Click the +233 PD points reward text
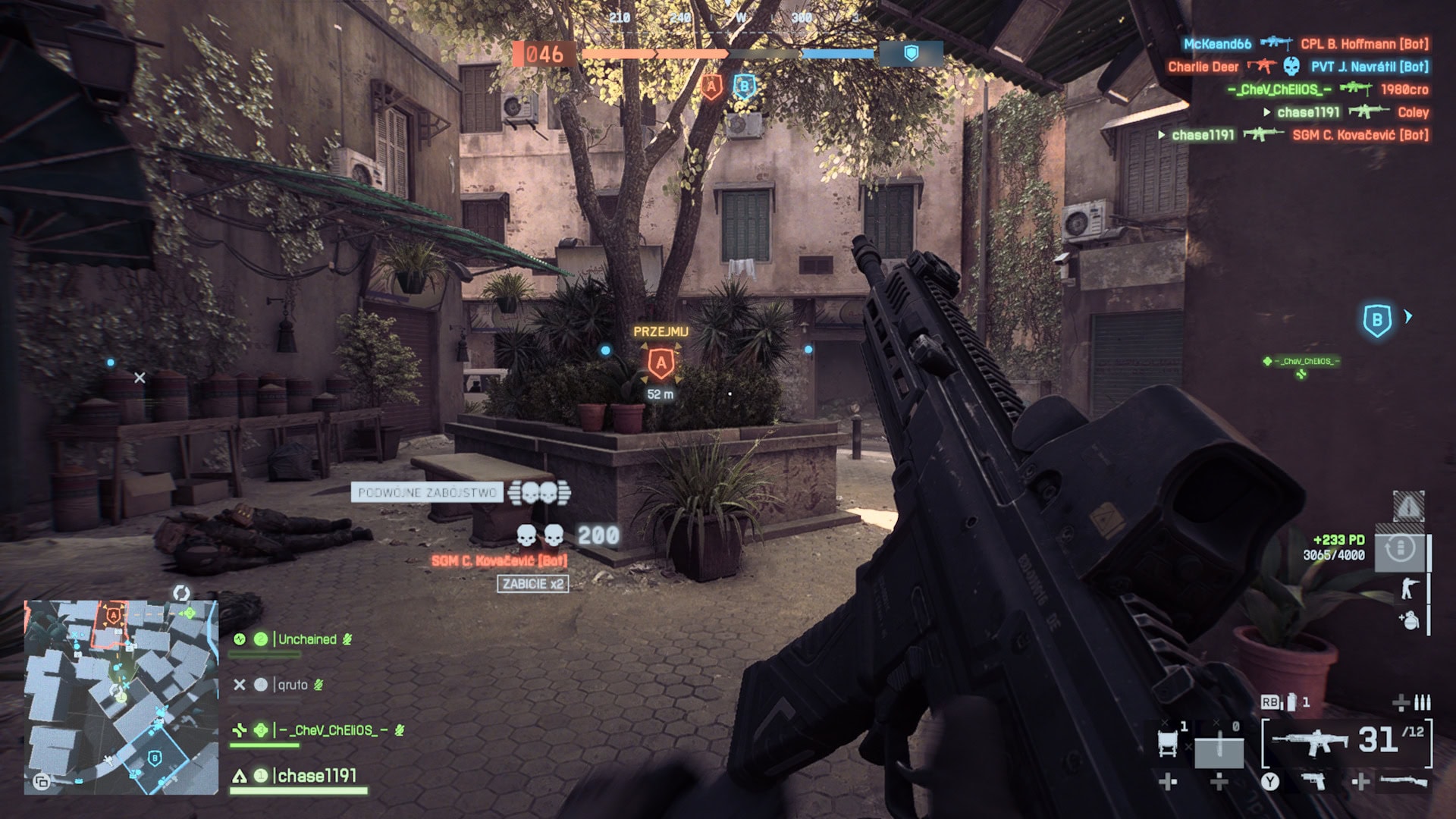The image size is (1456, 819). point(1338,538)
